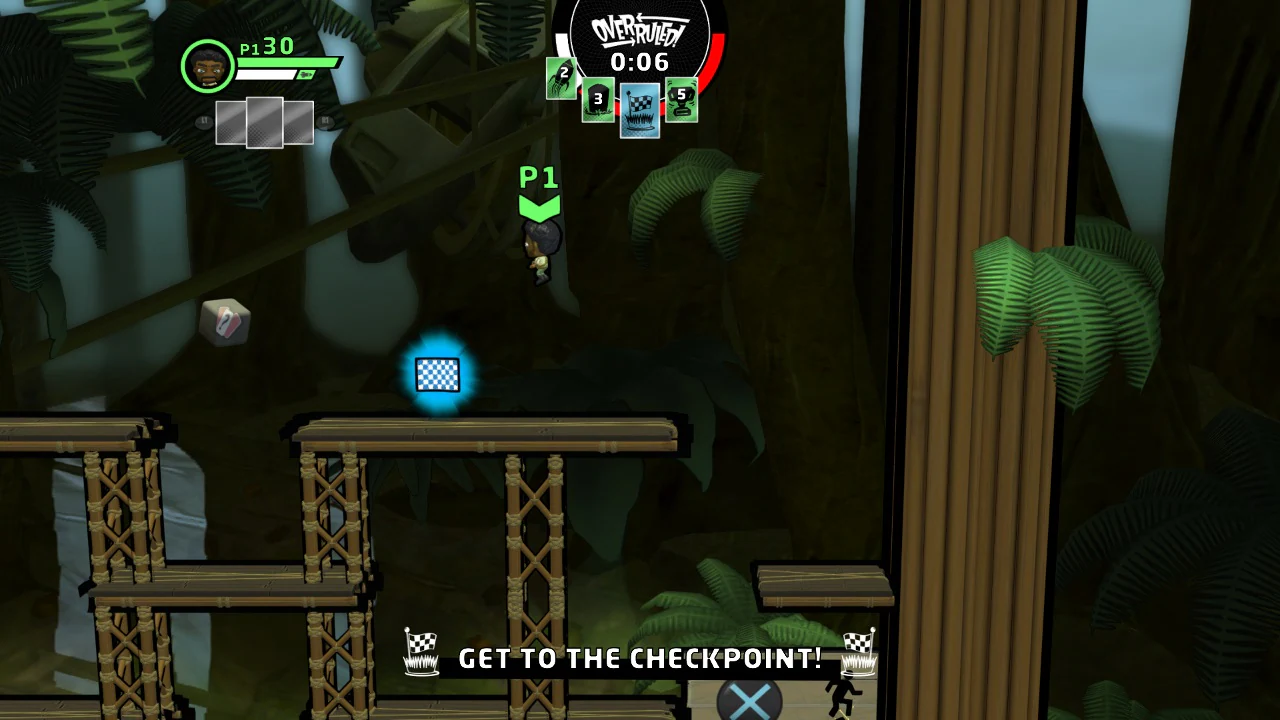Image resolution: width=1280 pixels, height=720 pixels.
Task: Select the middle empty card slot
Action: coord(263,122)
